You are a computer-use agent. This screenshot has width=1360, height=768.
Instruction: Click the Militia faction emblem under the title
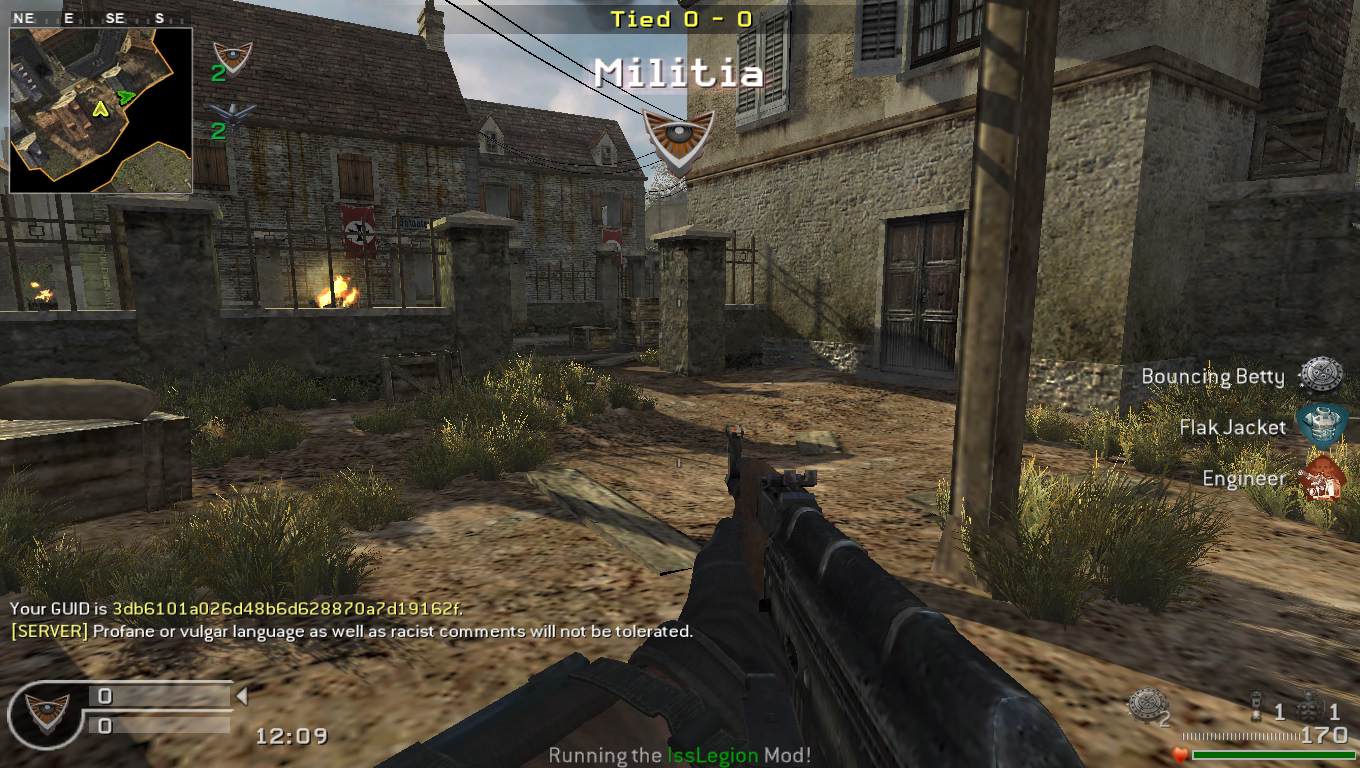[x=678, y=138]
